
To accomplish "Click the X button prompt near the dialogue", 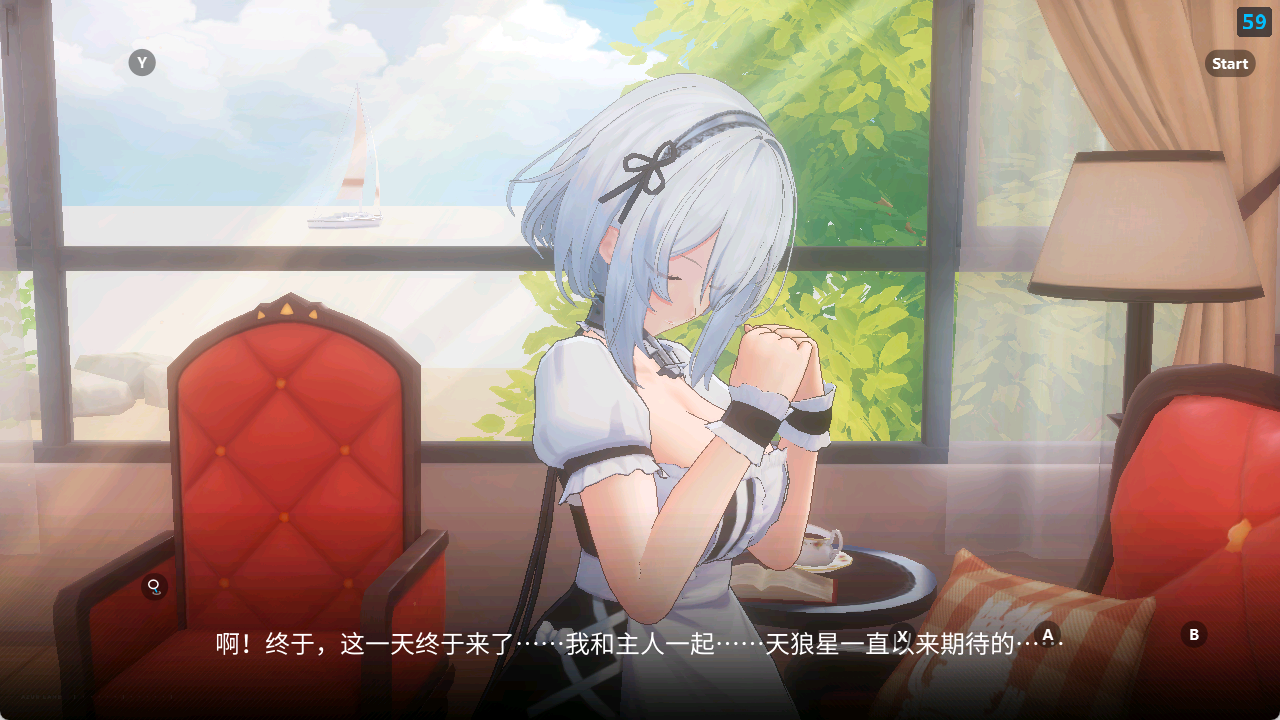I will click(x=903, y=633).
